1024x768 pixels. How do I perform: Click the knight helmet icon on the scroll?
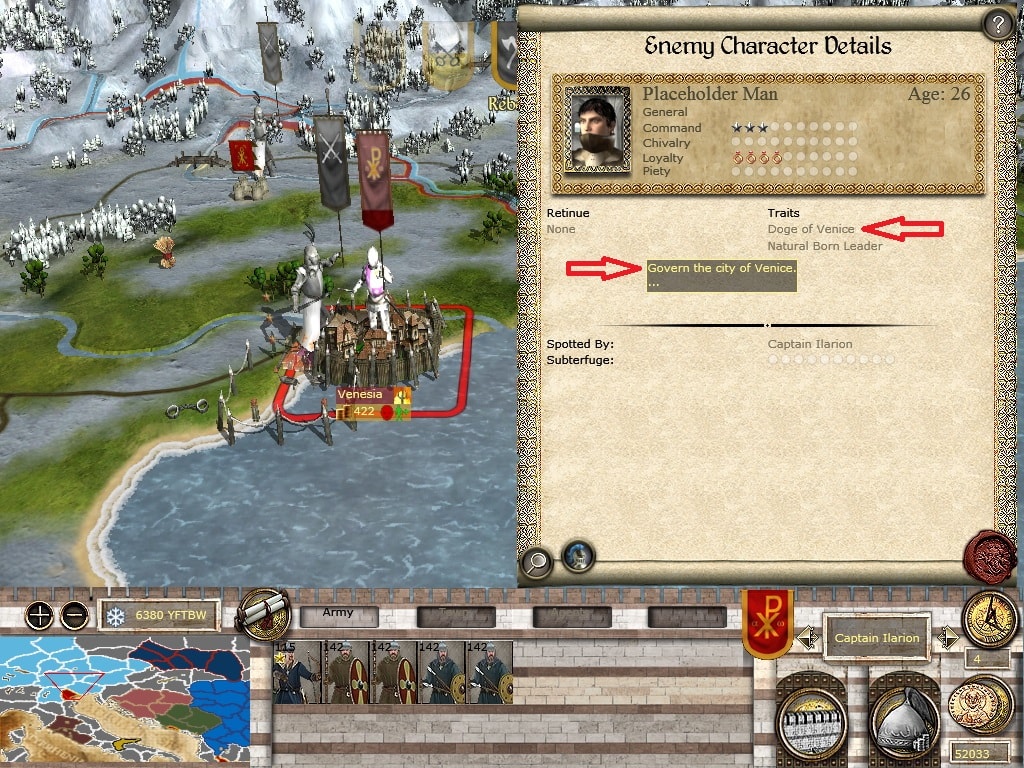point(577,556)
